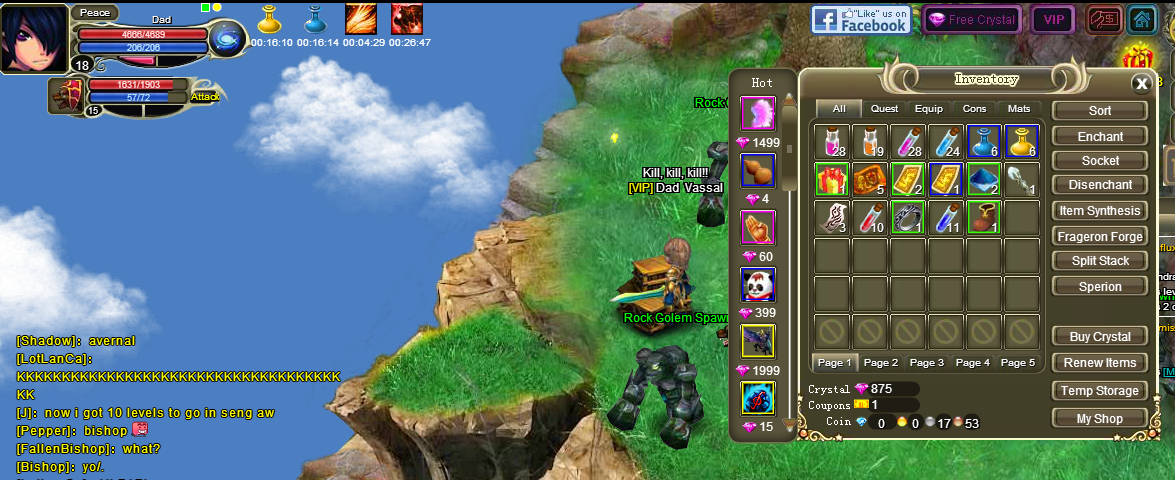The image size is (1175, 480).
Task: Select the Disenchant button
Action: pos(1099,185)
